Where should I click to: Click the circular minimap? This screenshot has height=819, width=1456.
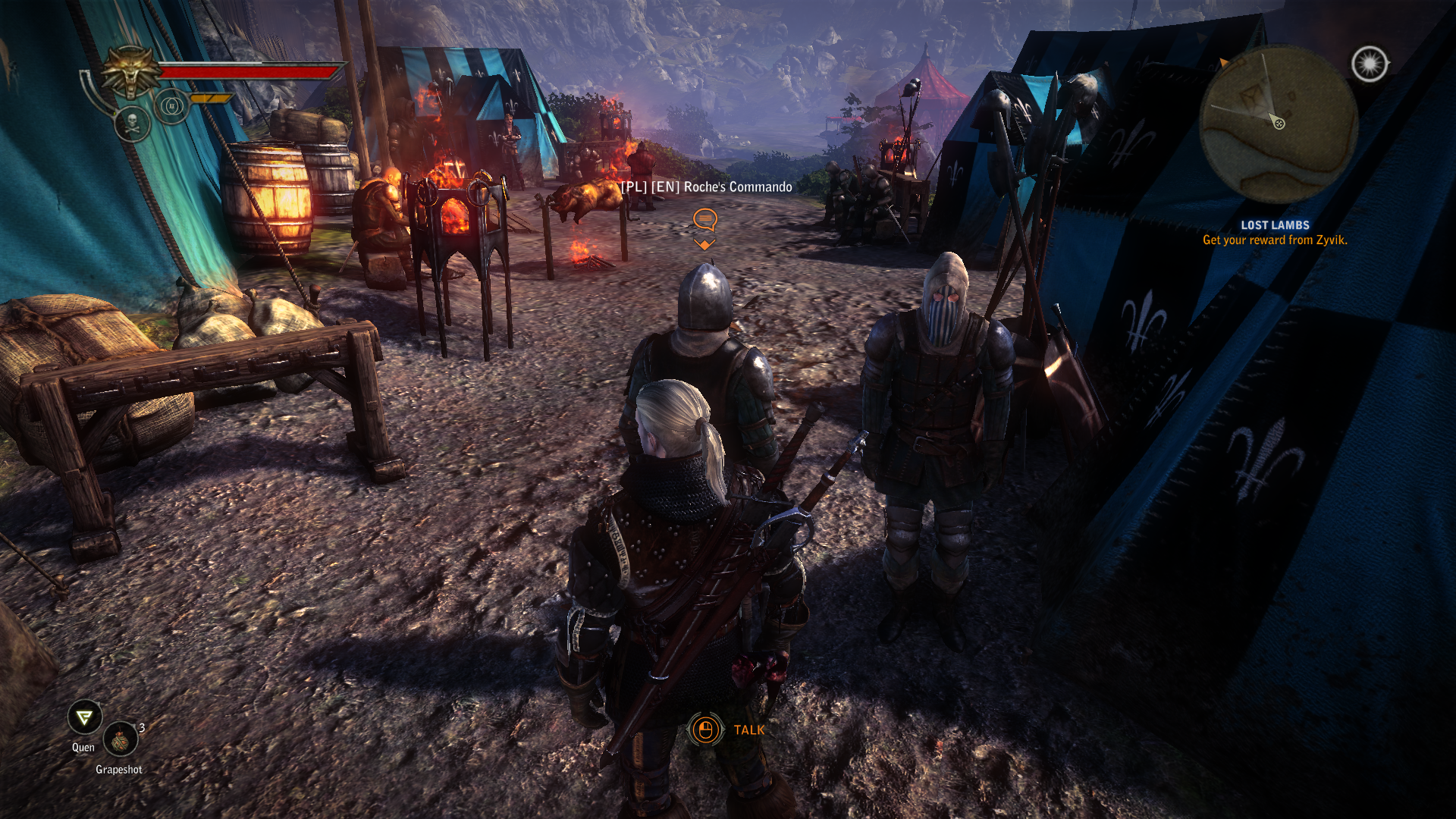pyautogui.click(x=1278, y=124)
